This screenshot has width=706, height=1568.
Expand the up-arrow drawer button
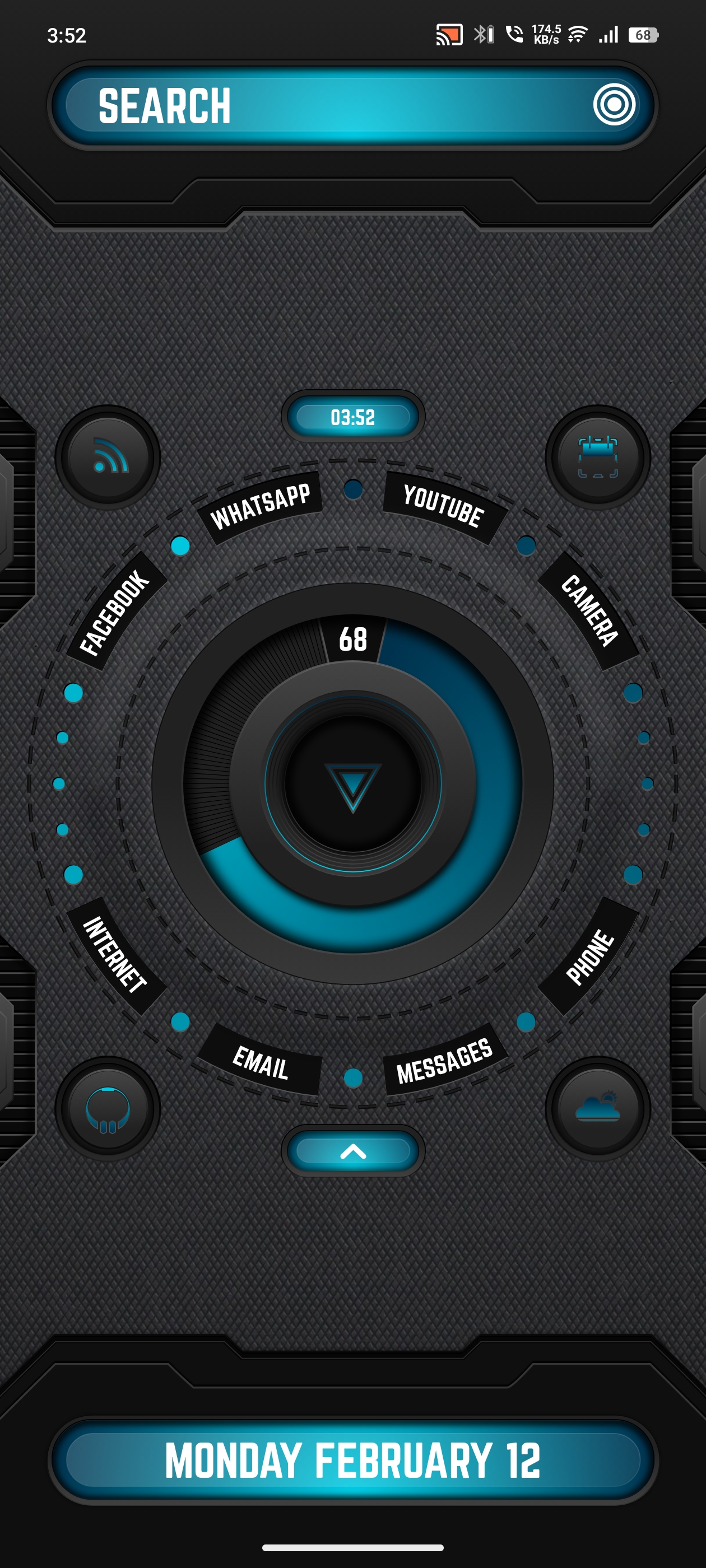352,1151
